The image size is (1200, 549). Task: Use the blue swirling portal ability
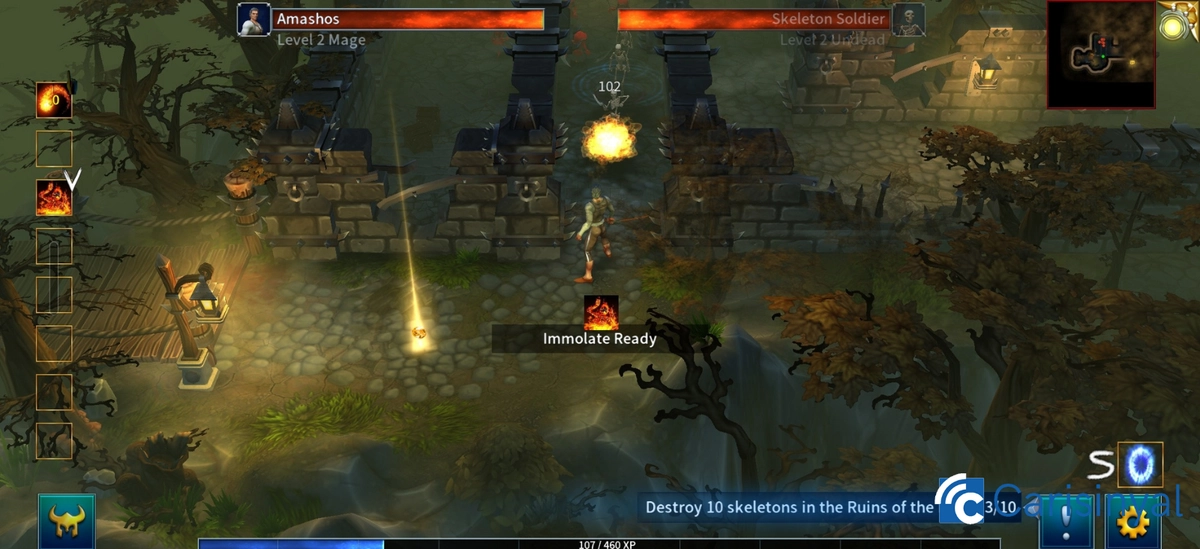pos(1139,465)
